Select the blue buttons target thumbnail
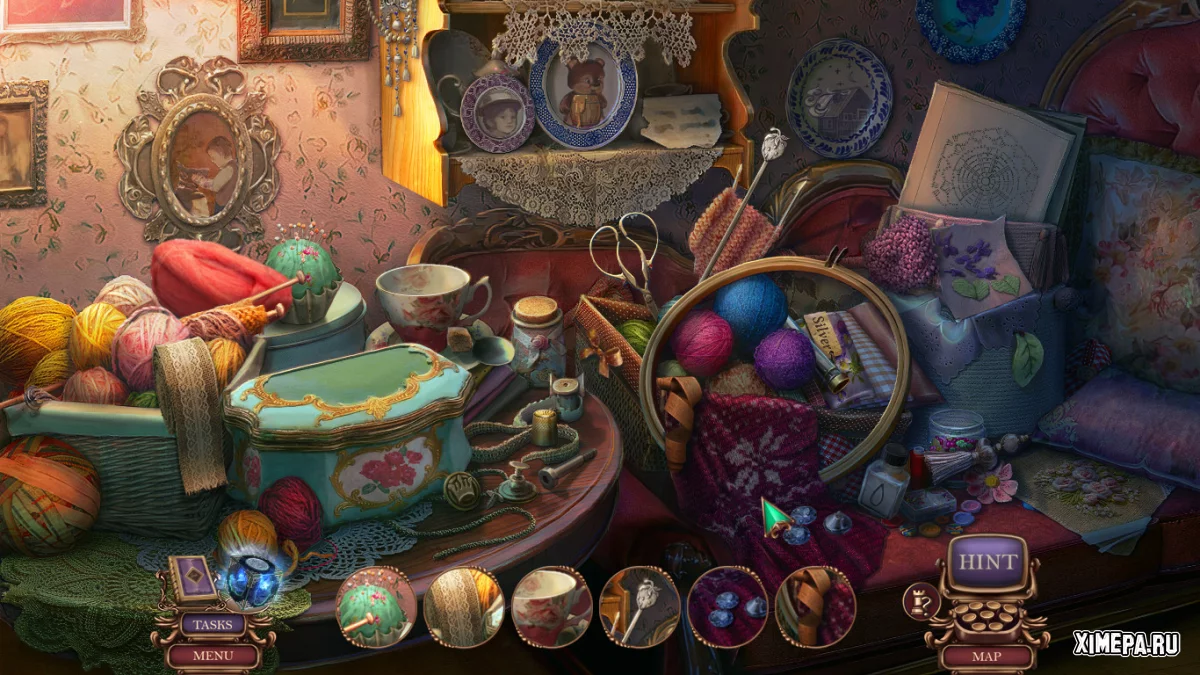This screenshot has width=1200, height=675. pos(728,607)
